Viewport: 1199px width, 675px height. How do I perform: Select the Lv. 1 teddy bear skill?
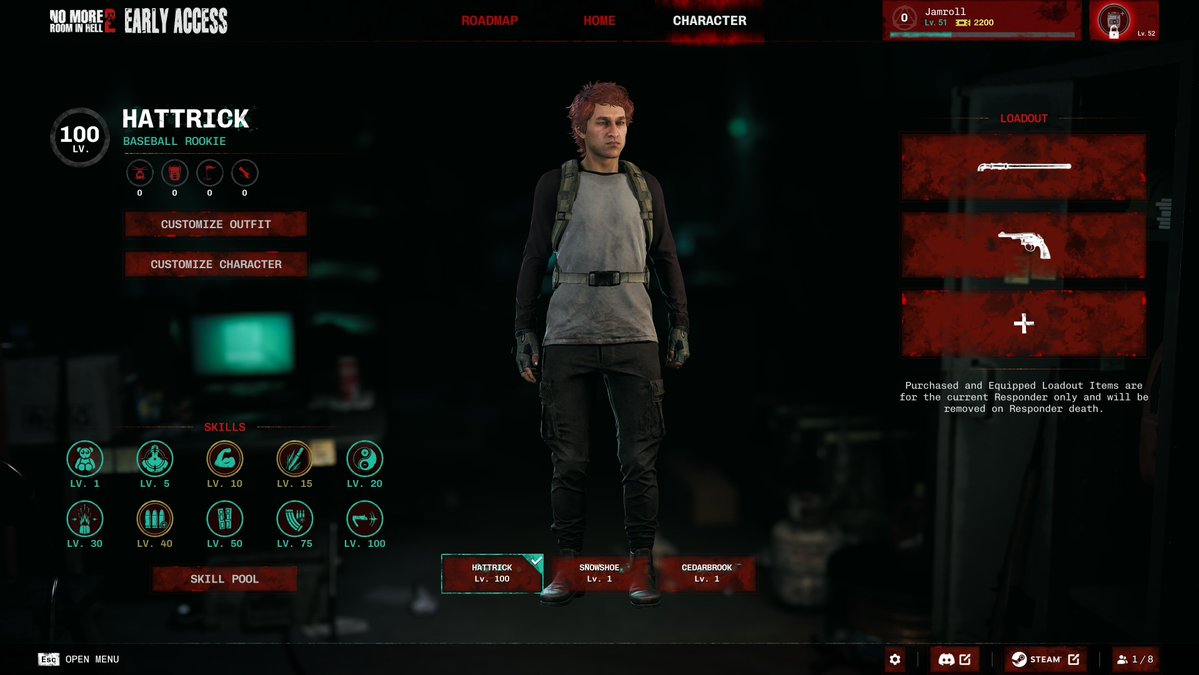85,459
